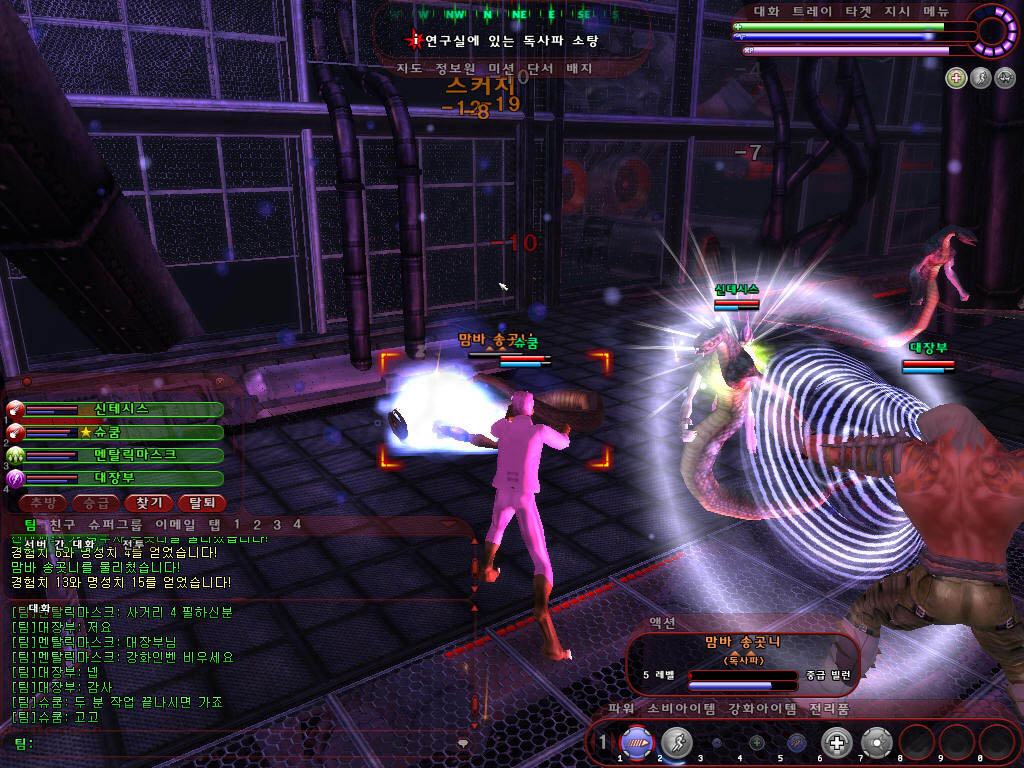Image resolution: width=1024 pixels, height=768 pixels.
Task: Click the team chat input field
Action: tap(240, 743)
